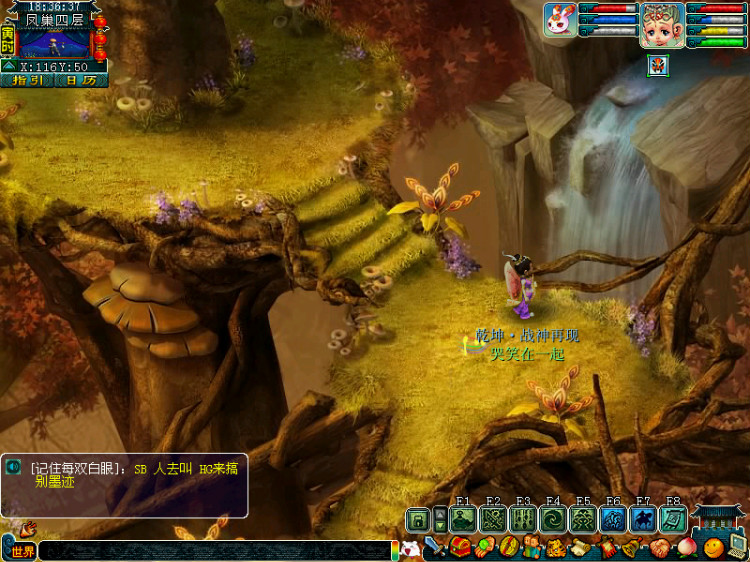Collapse the minimap with the arrow toggle
The image size is (750, 562).
click(9, 67)
